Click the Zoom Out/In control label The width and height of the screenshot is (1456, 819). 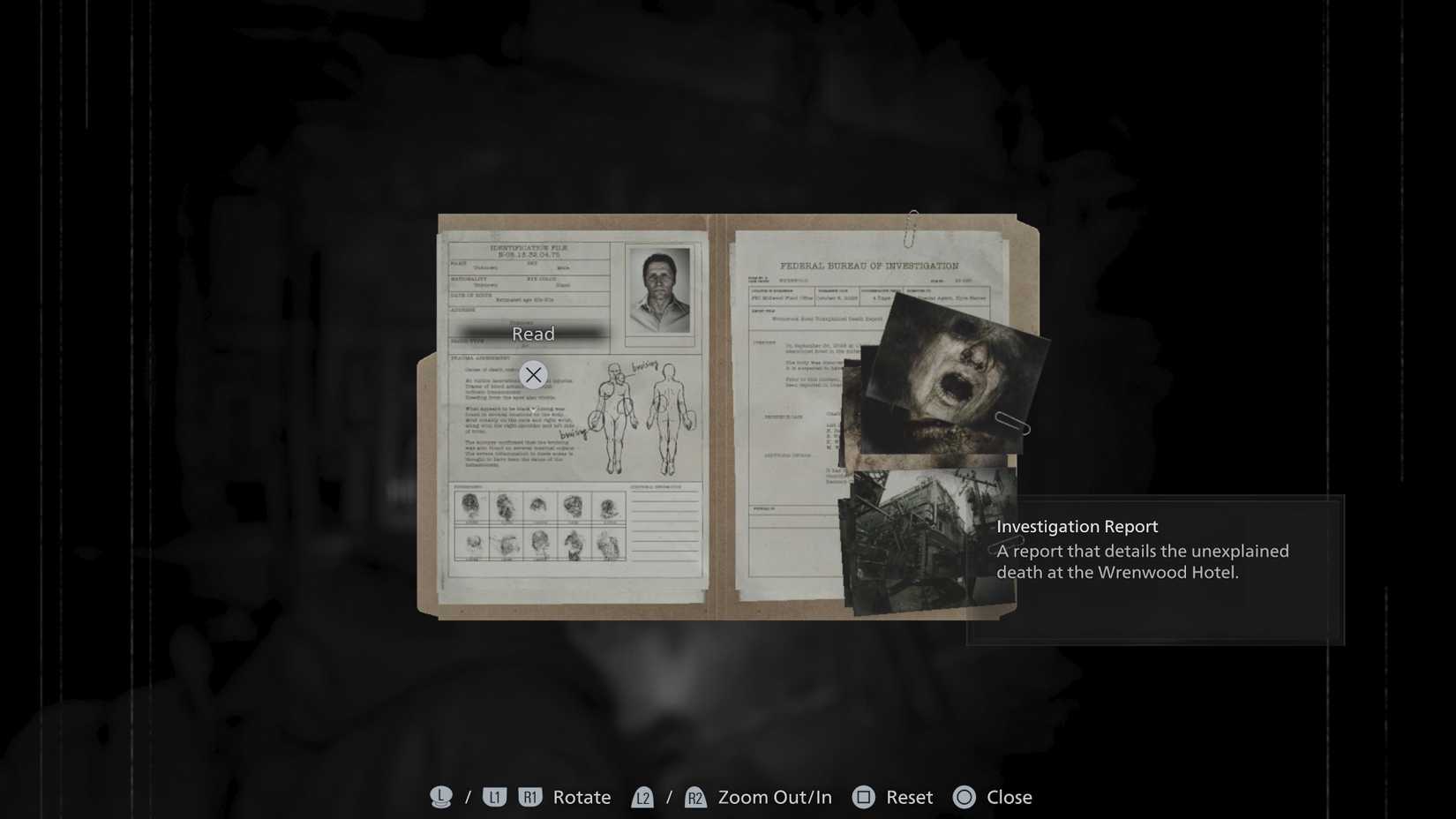coord(774,797)
